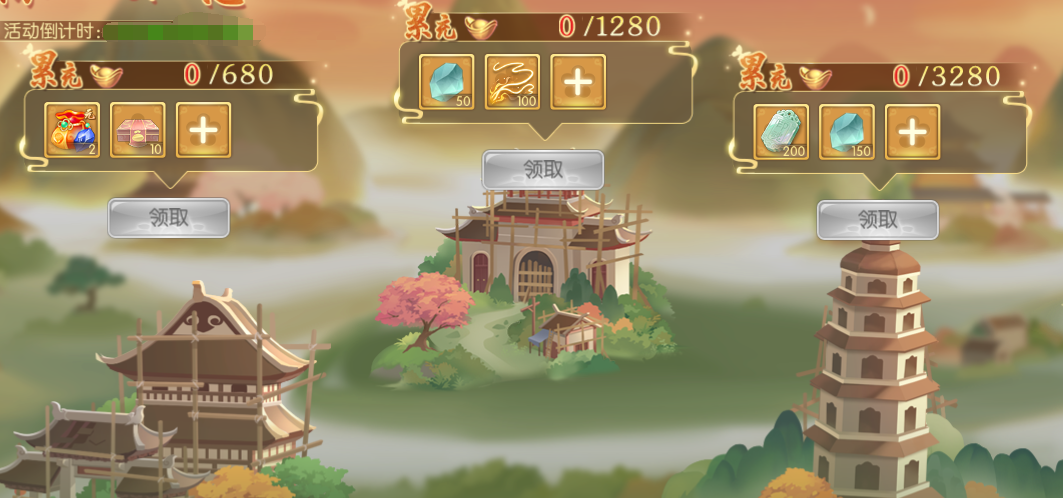This screenshot has height=498, width=1063.
Task: Open the plus slot in the 3280 tier
Action: pyautogui.click(x=912, y=132)
